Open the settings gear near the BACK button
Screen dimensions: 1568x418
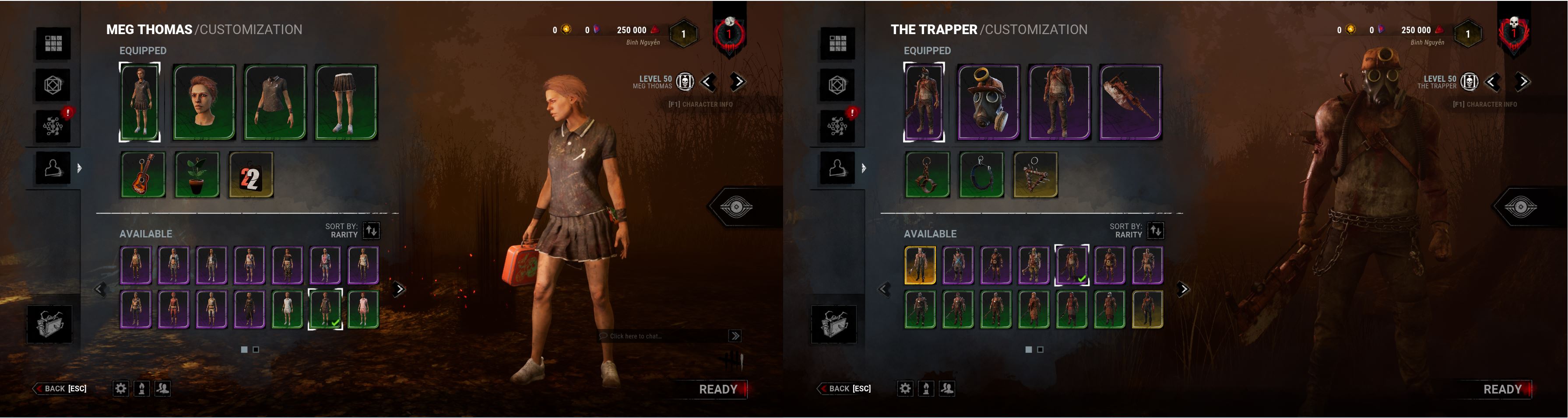click(x=120, y=388)
